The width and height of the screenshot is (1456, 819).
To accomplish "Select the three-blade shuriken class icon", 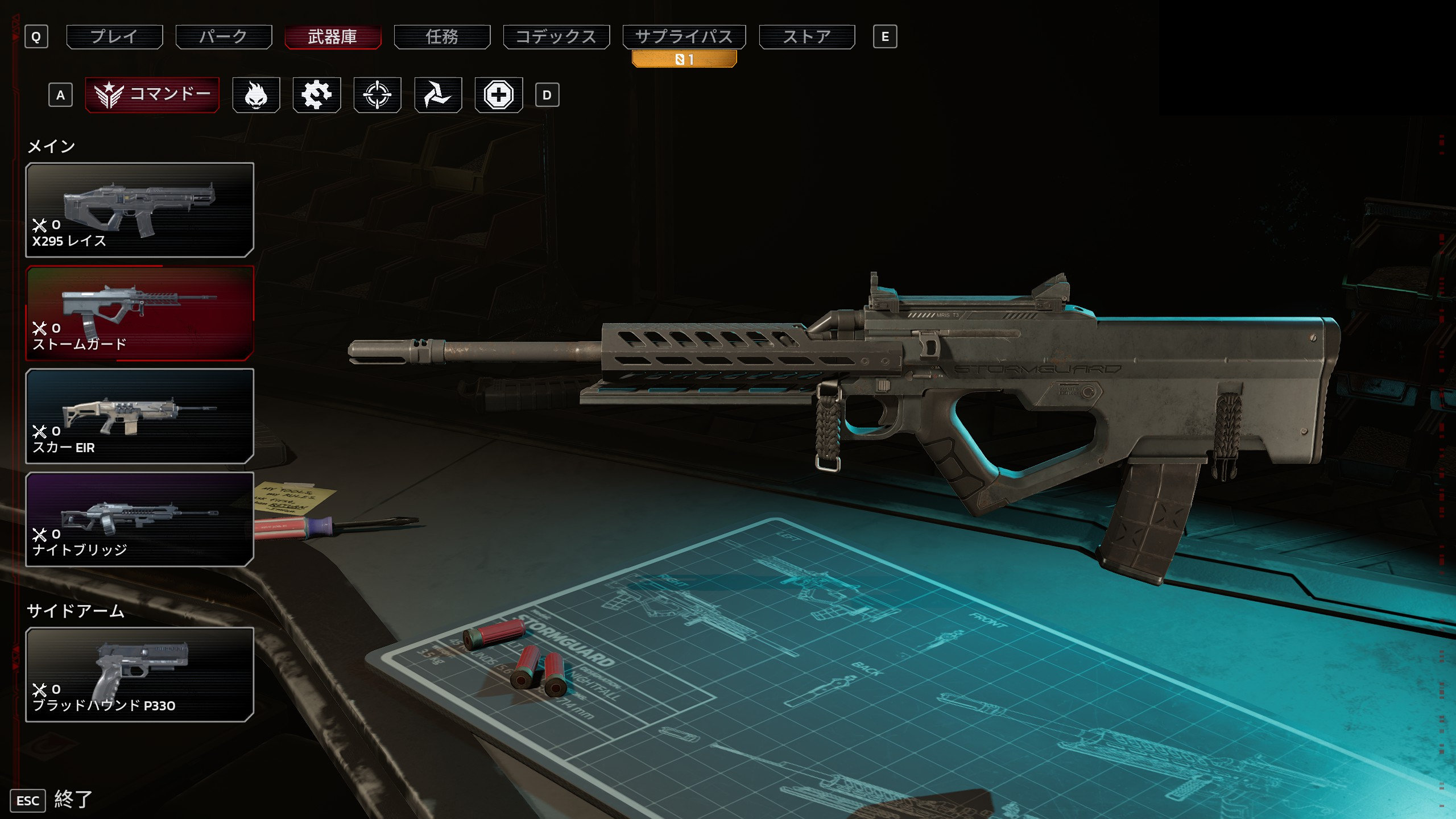I will (x=438, y=95).
